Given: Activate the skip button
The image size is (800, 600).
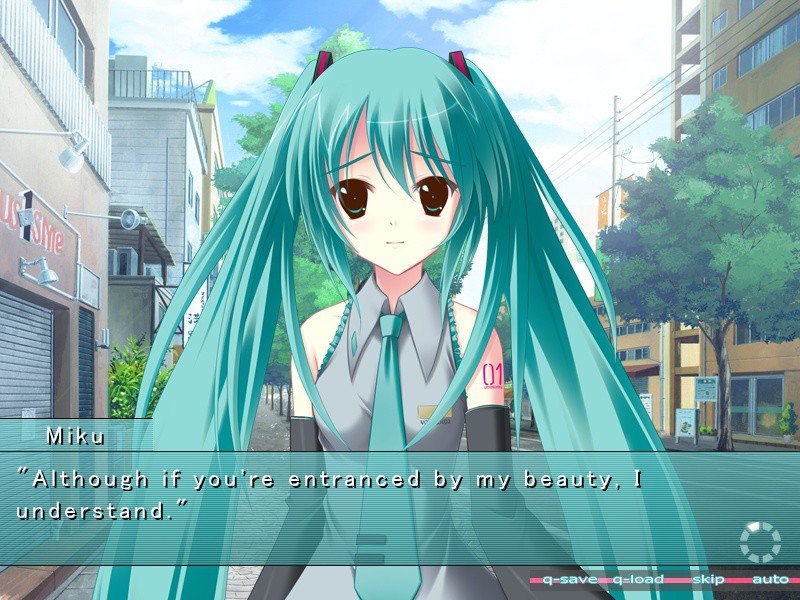Looking at the screenshot, I should coord(708,580).
